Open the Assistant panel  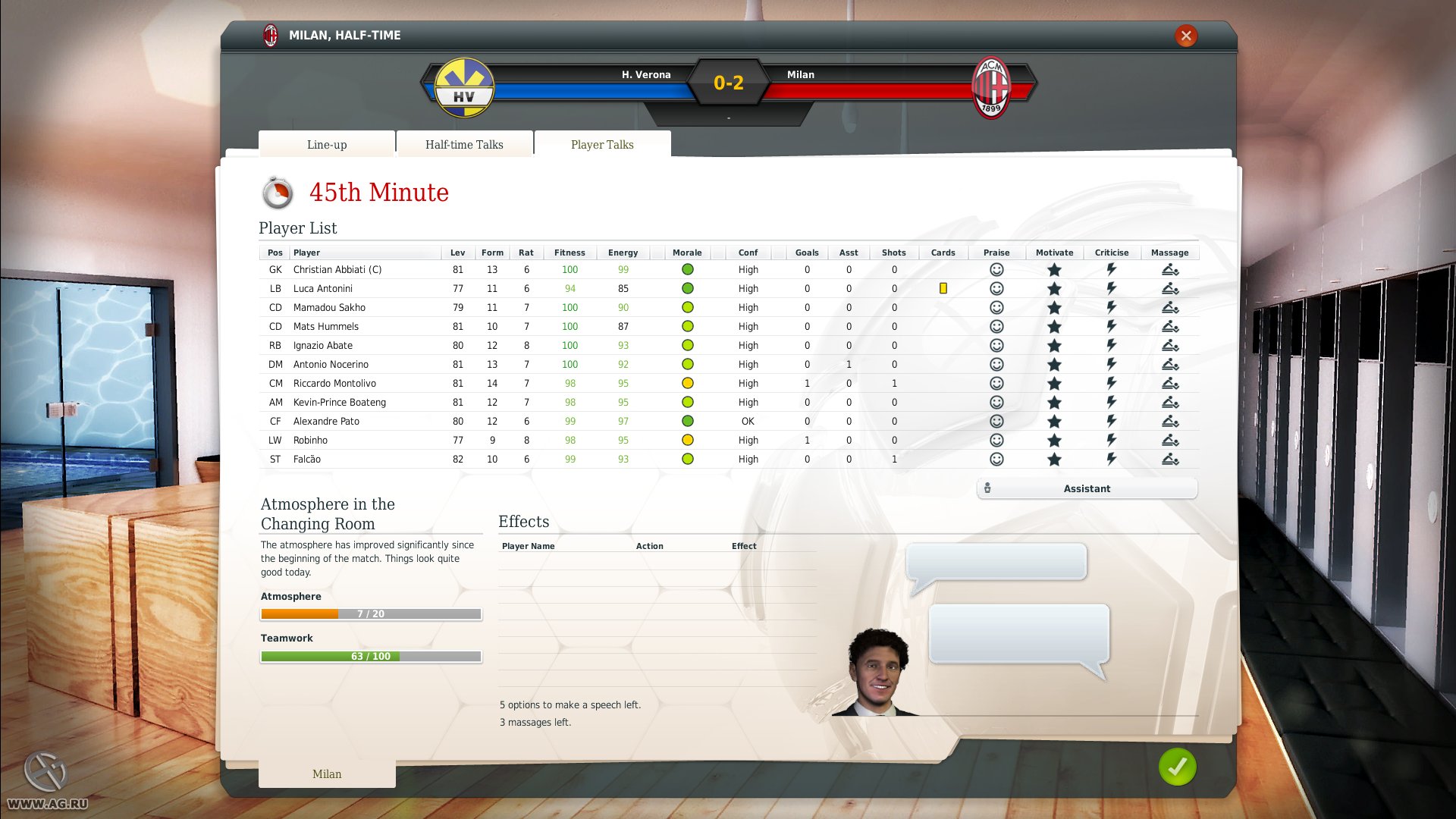pos(1086,488)
